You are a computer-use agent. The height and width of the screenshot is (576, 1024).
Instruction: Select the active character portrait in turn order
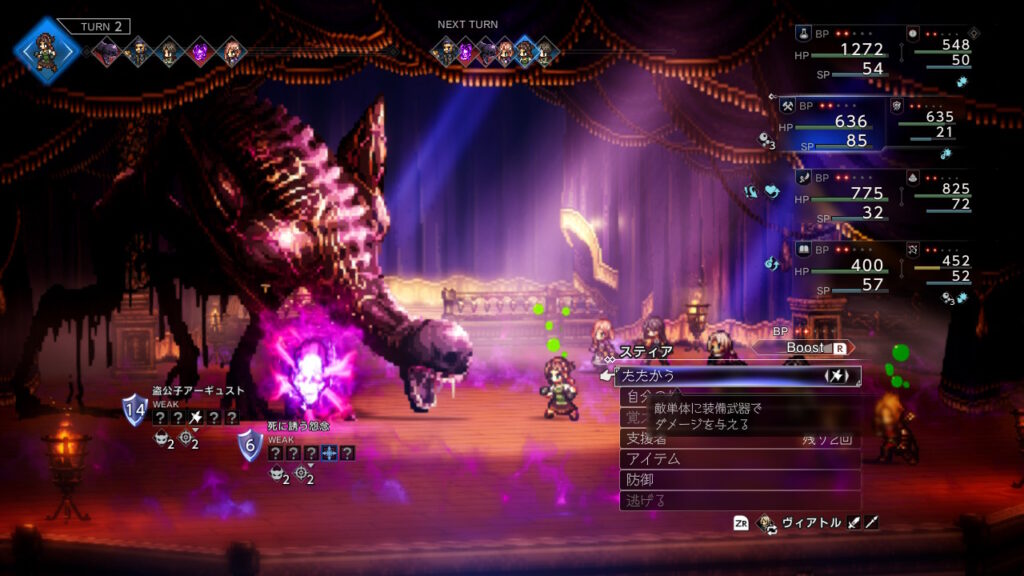coord(45,49)
